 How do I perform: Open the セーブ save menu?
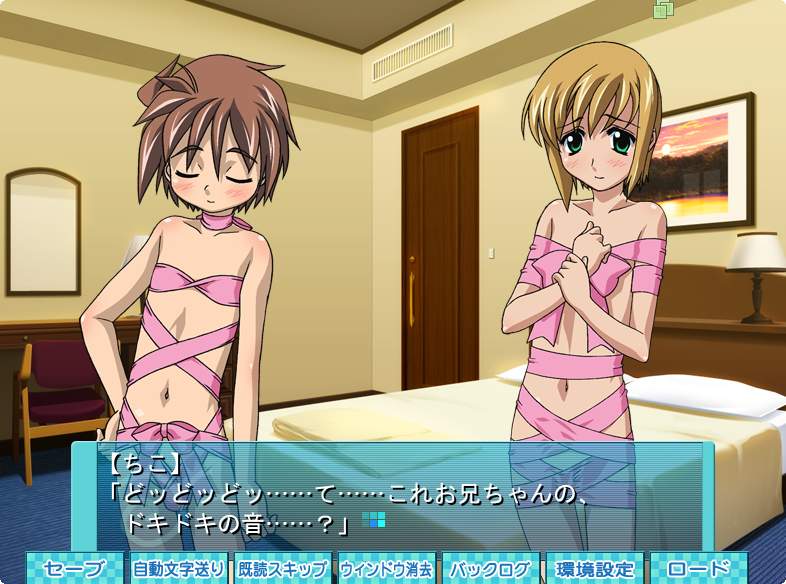pos(75,569)
